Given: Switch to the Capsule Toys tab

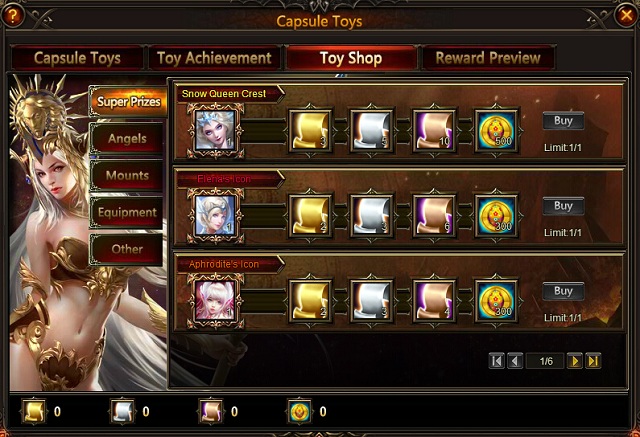Looking at the screenshot, I should (79, 58).
